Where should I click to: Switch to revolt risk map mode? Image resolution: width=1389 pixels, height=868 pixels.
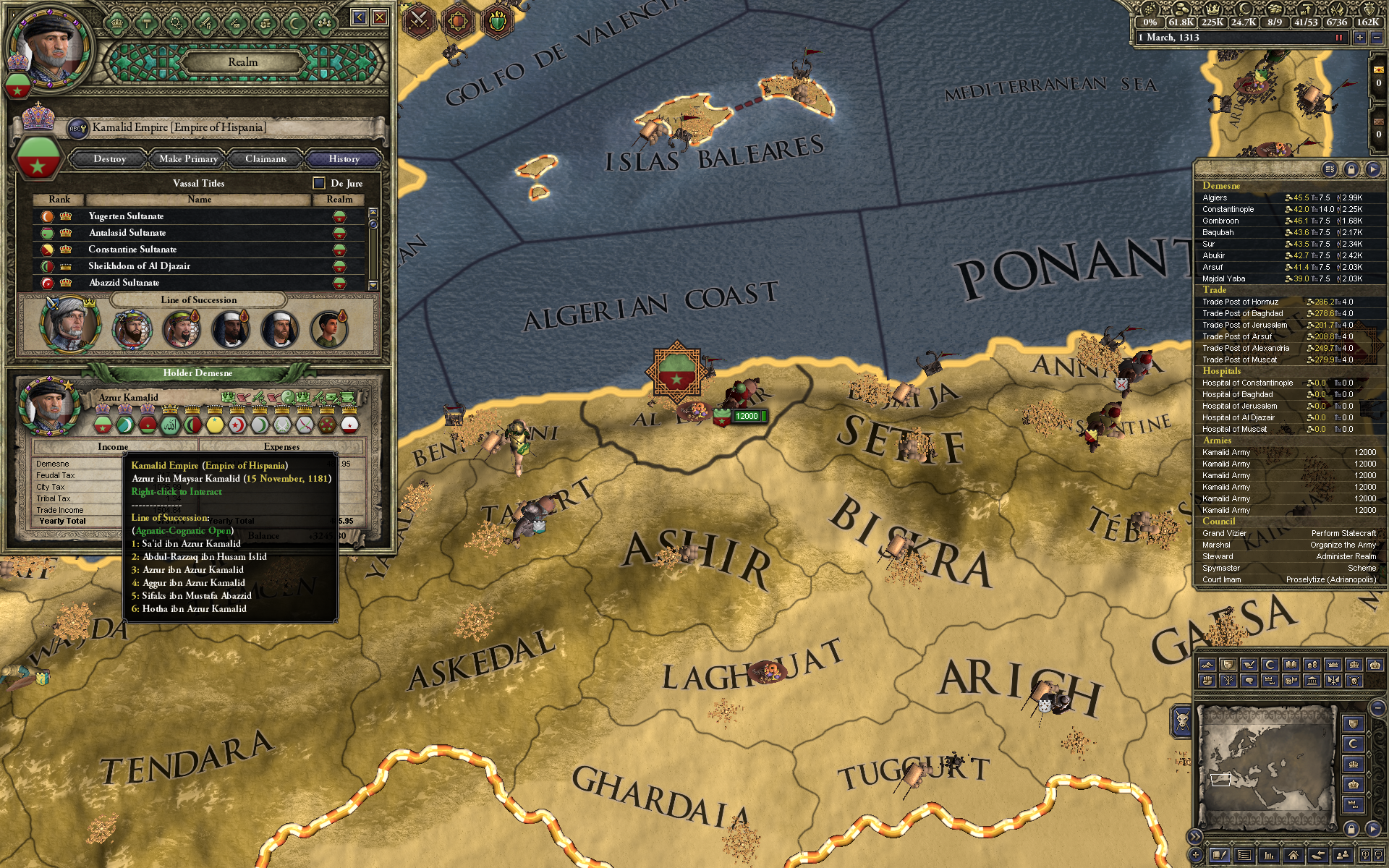1208,682
